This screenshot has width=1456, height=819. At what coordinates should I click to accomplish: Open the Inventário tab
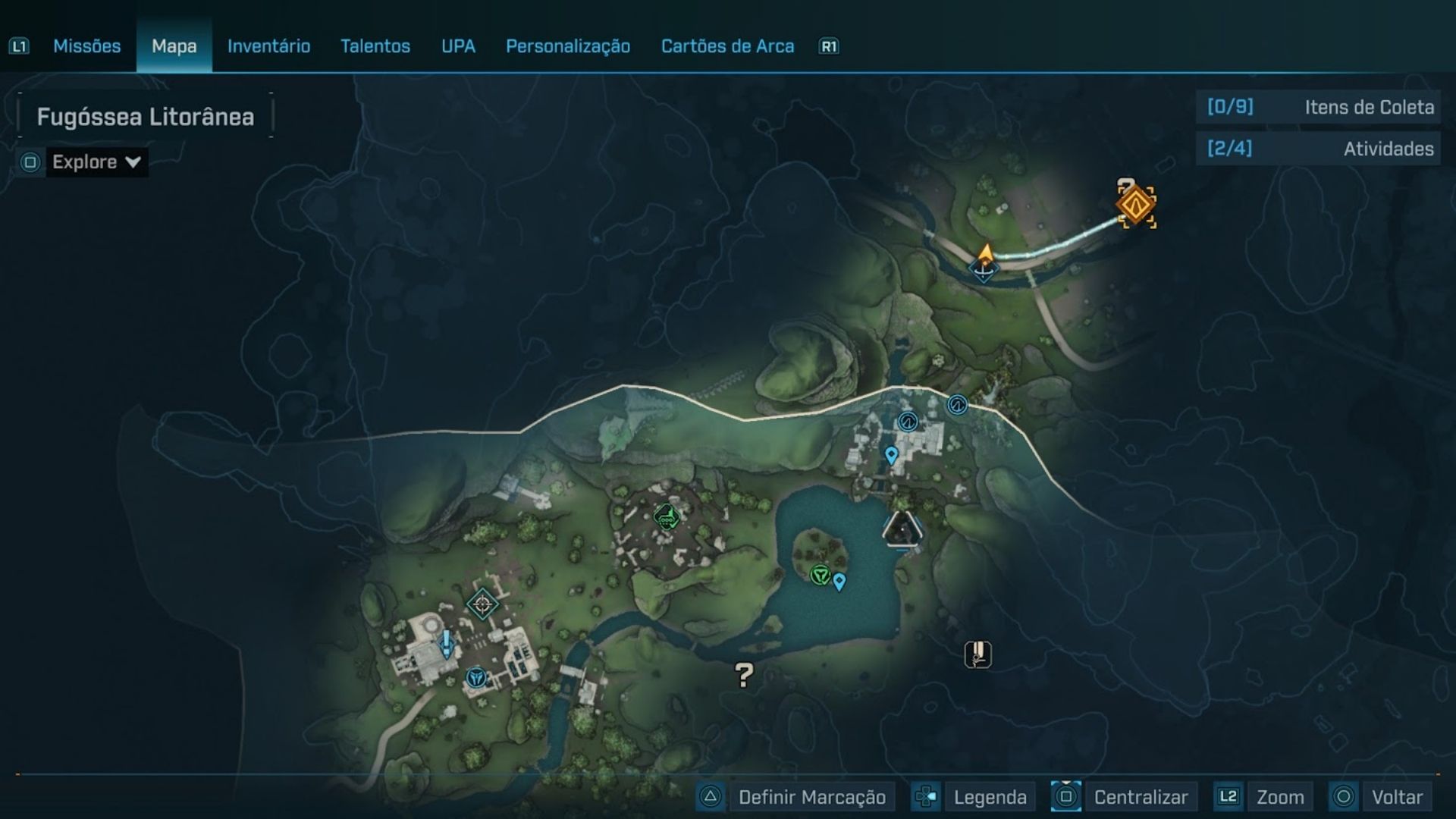pyautogui.click(x=268, y=46)
